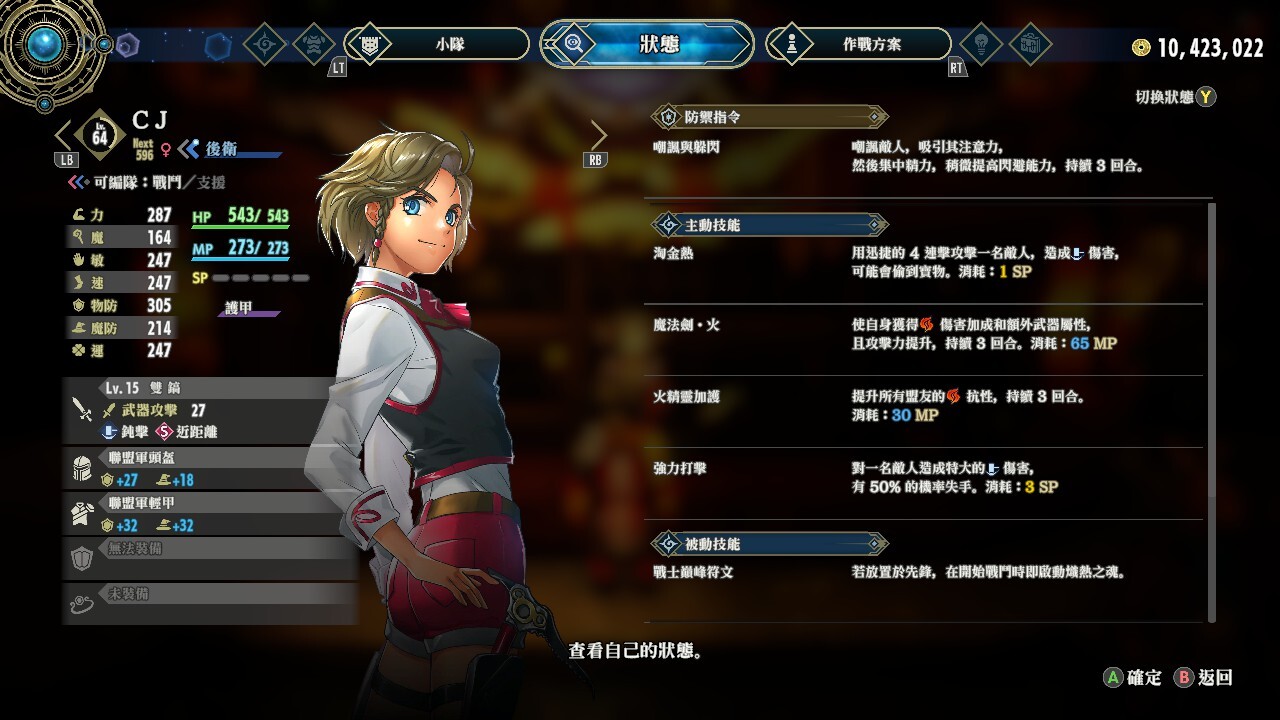Show the next character with right arrow

pos(598,135)
